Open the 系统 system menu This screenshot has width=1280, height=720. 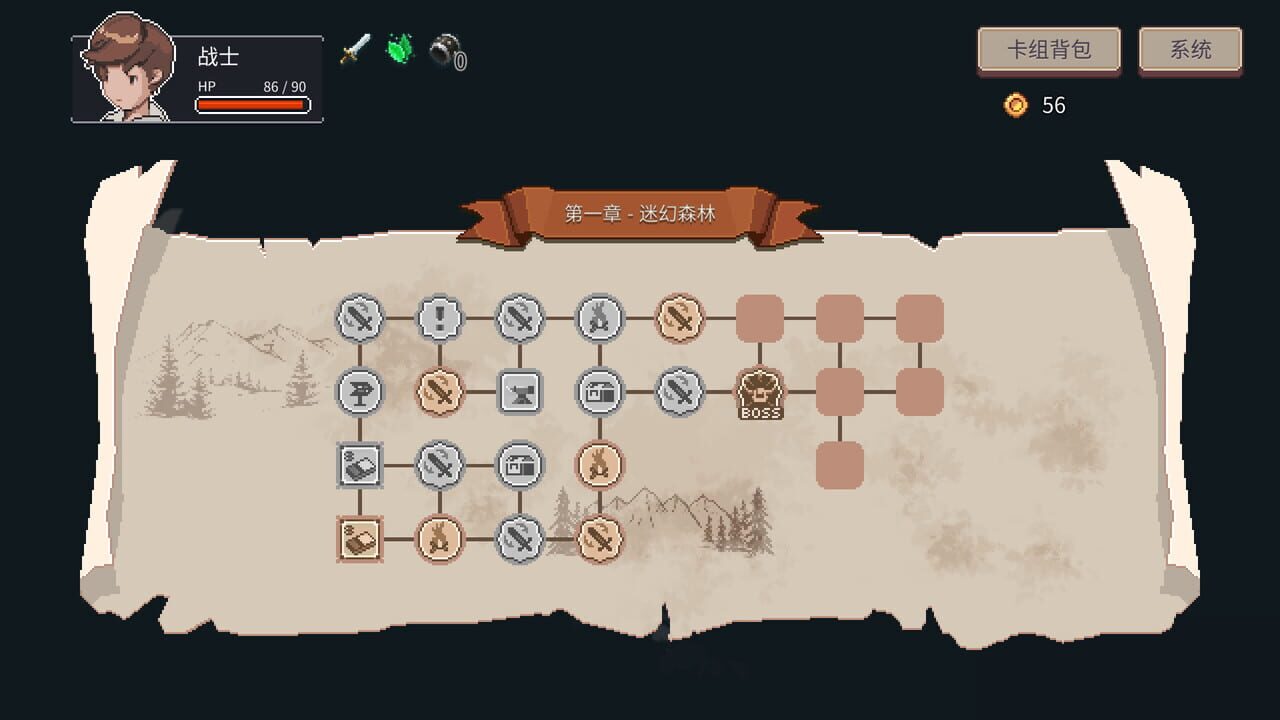1191,50
